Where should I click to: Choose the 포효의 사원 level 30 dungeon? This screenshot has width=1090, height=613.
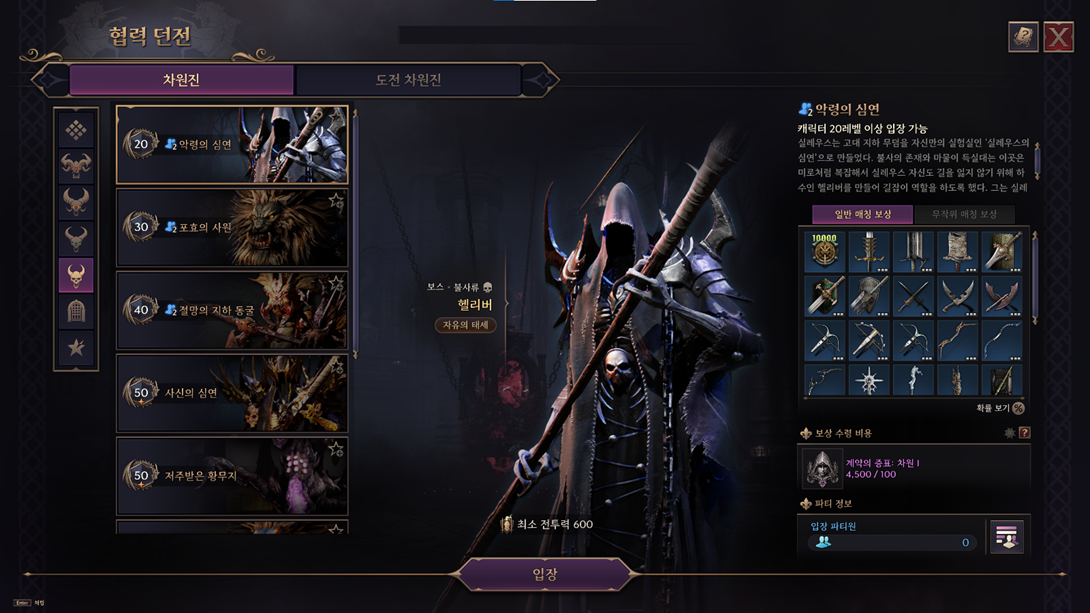coord(232,228)
